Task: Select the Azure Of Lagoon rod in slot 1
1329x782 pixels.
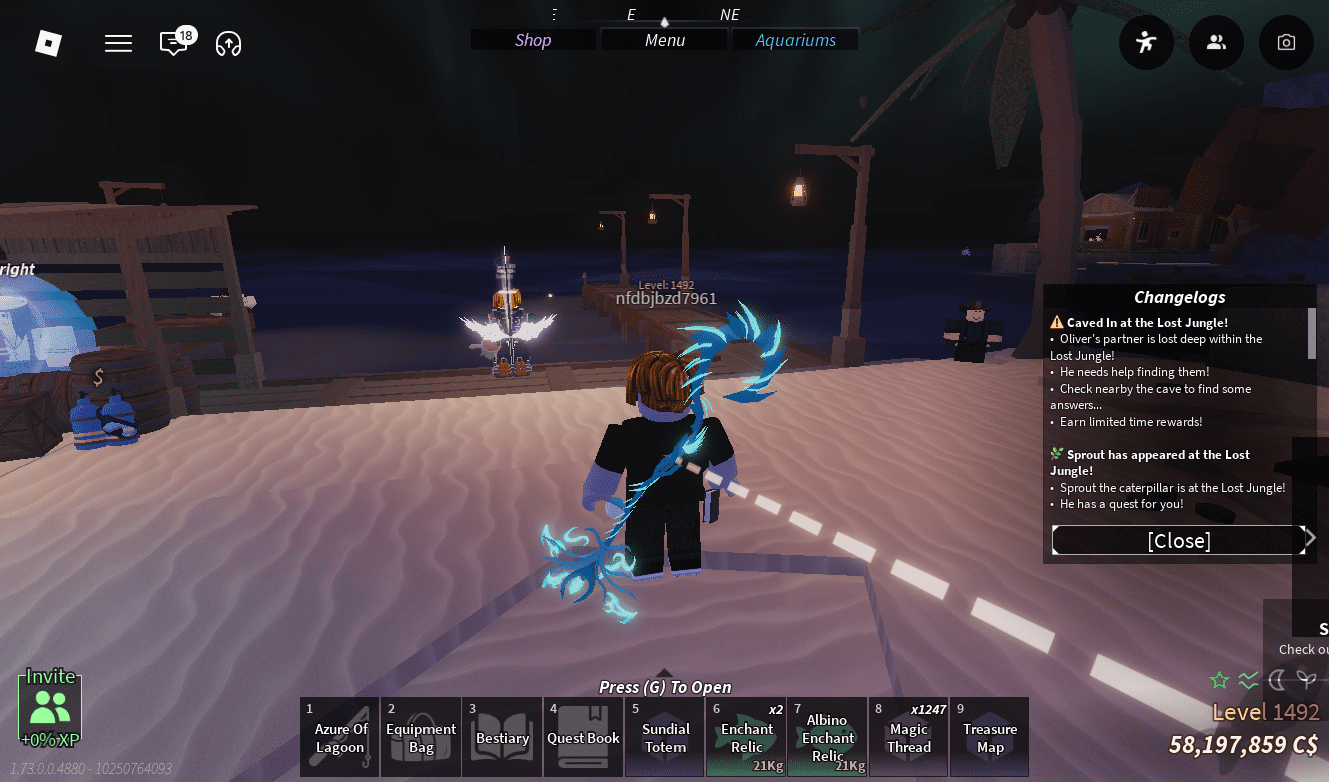Action: point(339,737)
